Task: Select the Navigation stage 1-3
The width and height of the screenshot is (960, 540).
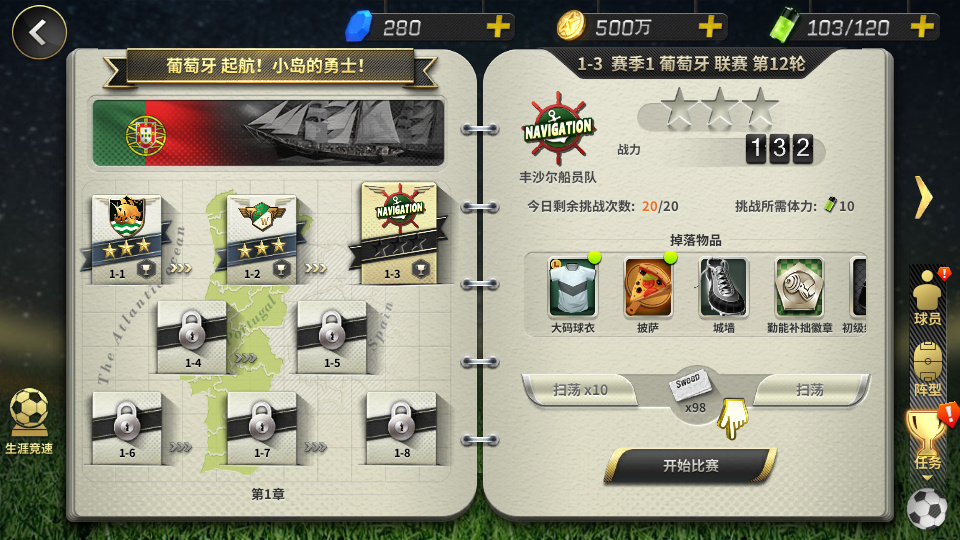Action: click(398, 232)
